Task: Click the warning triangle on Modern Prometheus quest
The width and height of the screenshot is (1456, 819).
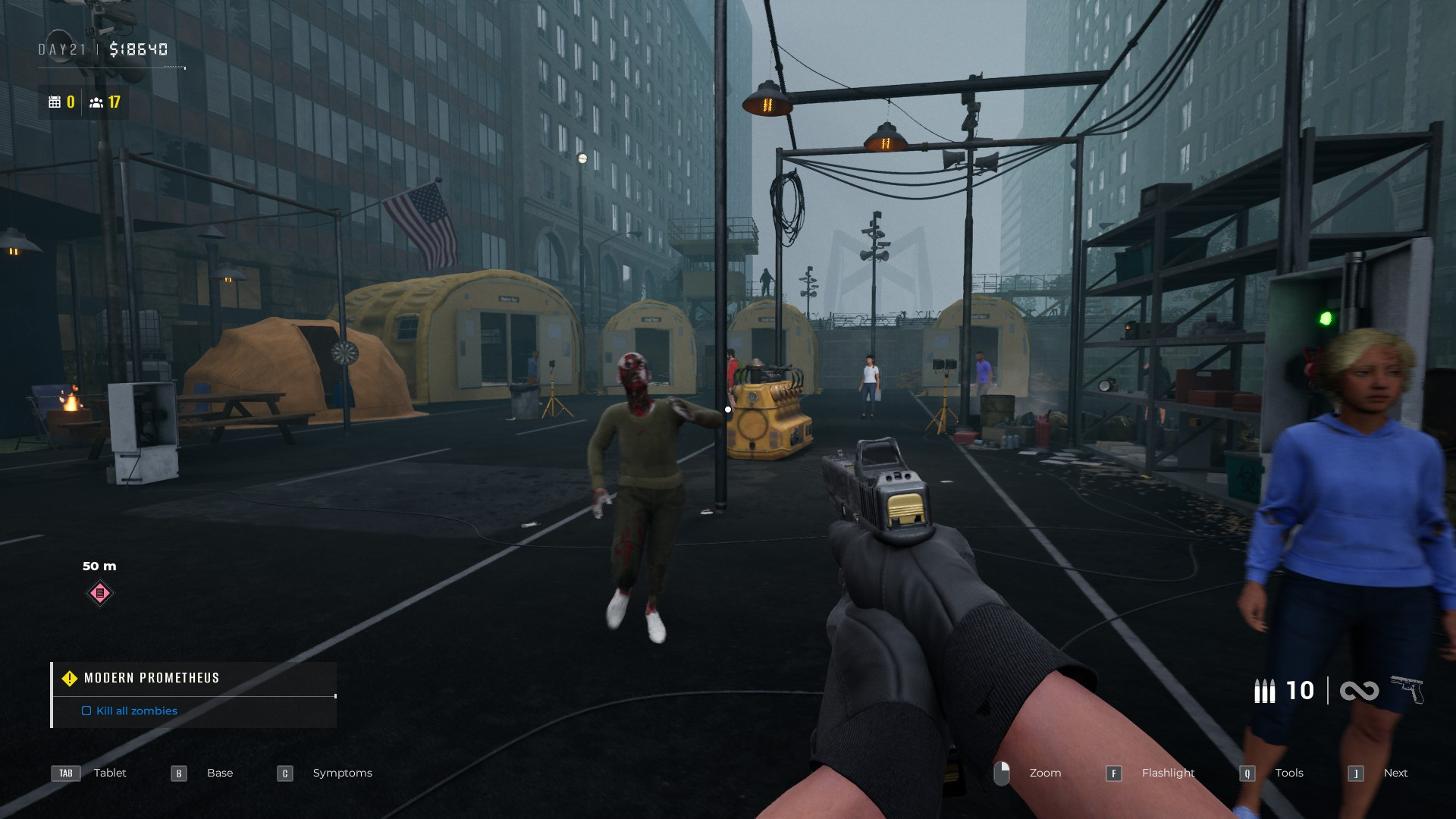Action: pyautogui.click(x=69, y=678)
